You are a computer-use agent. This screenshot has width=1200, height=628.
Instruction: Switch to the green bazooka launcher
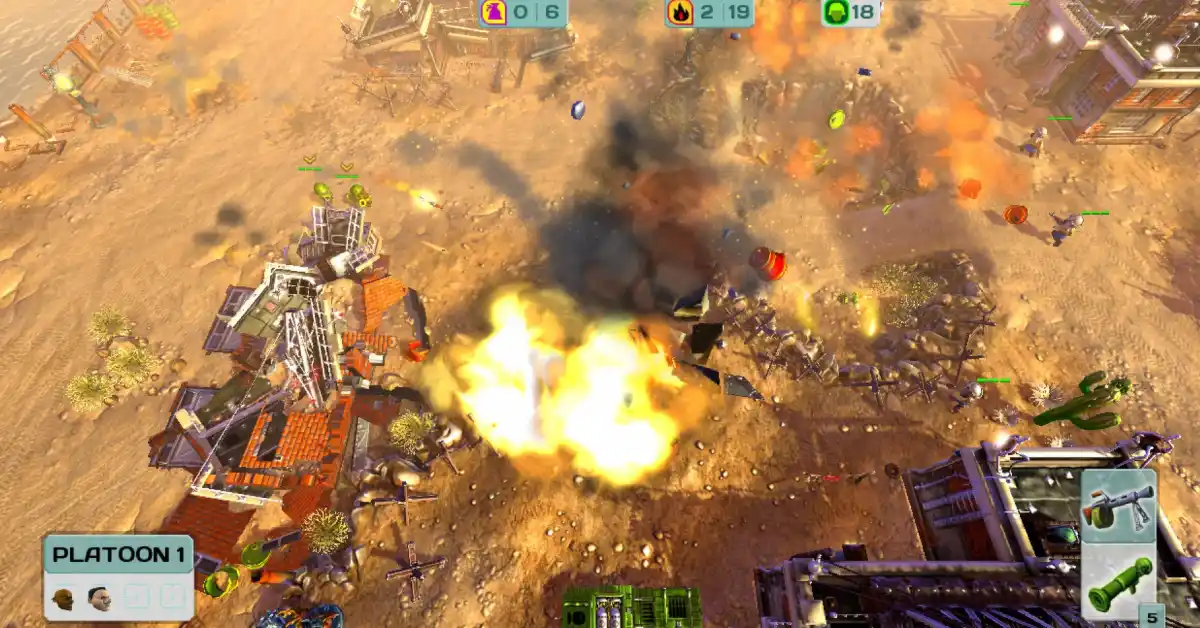[1119, 584]
